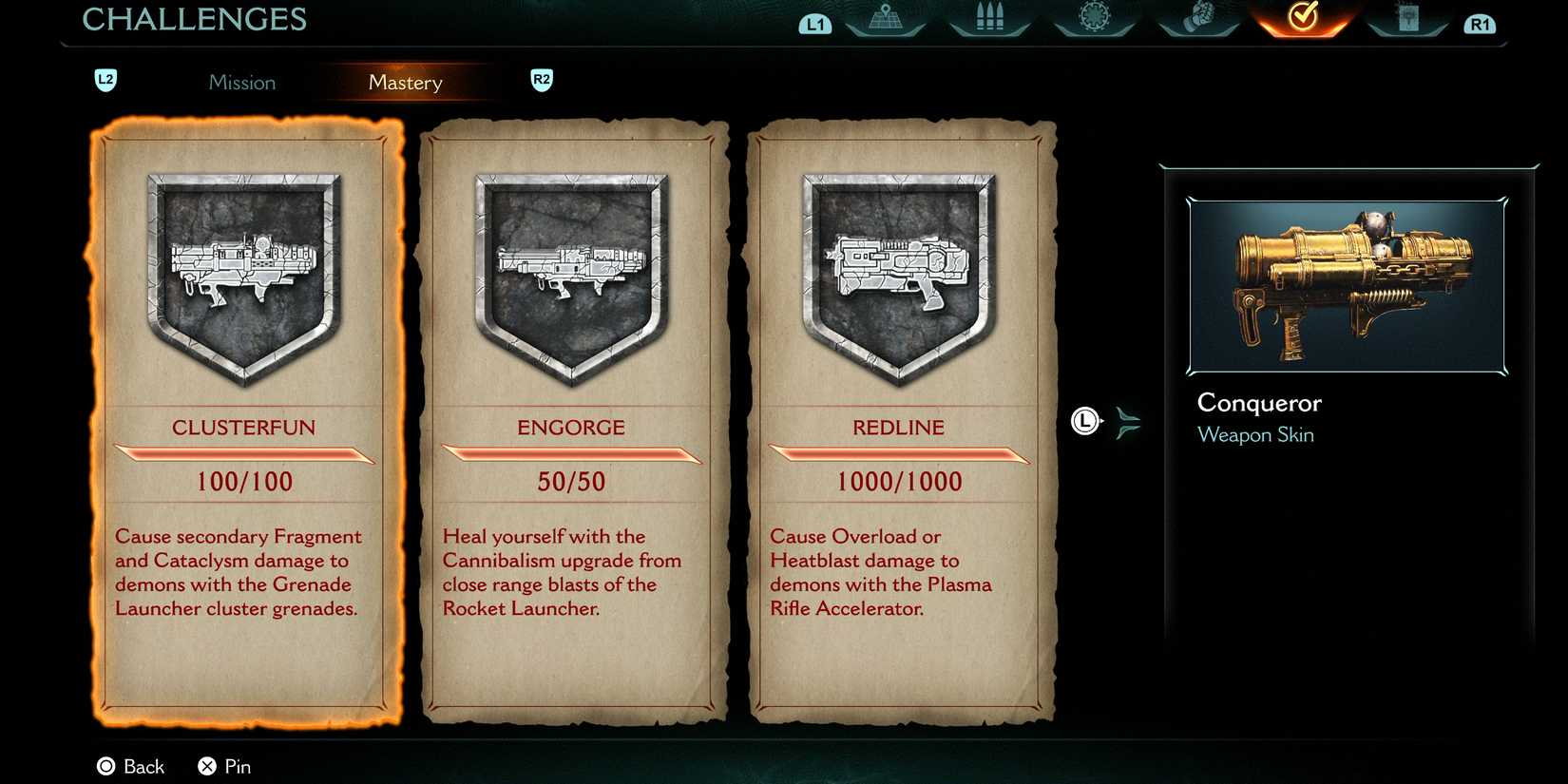The width and height of the screenshot is (1568, 784).
Task: Switch to the Mission tab
Action: (x=242, y=83)
